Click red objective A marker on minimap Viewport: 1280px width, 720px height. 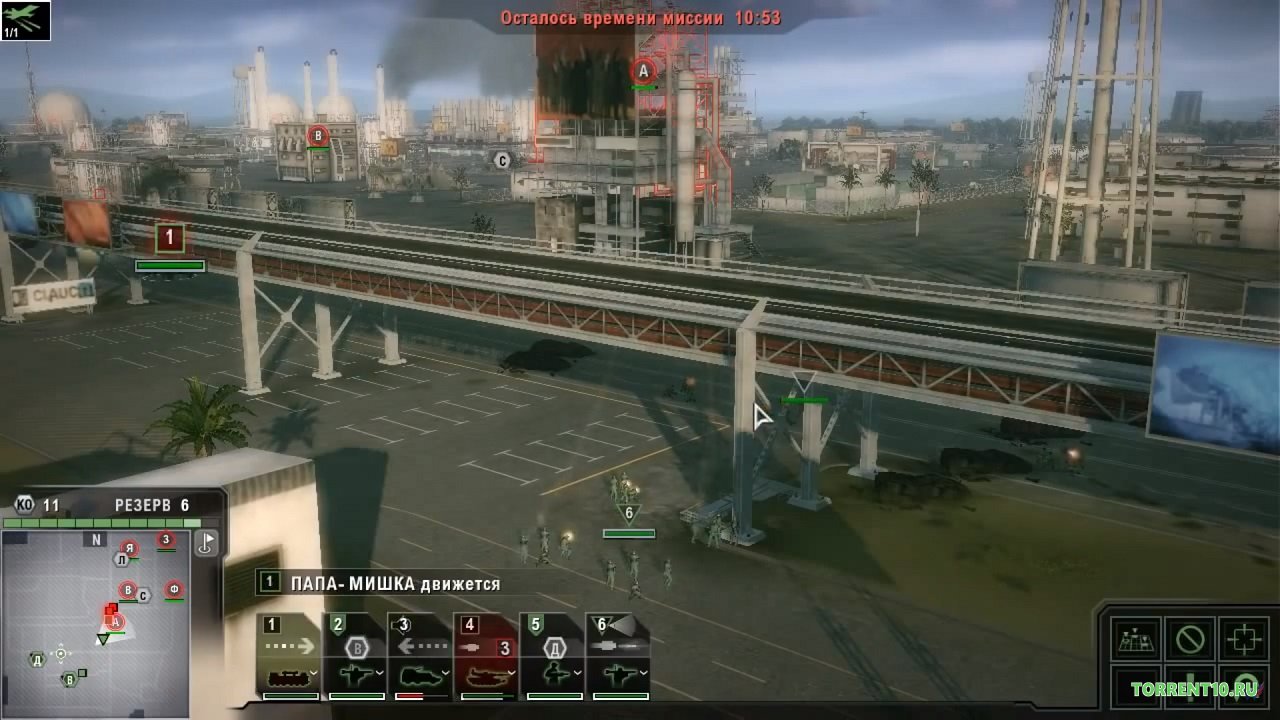pyautogui.click(x=115, y=622)
